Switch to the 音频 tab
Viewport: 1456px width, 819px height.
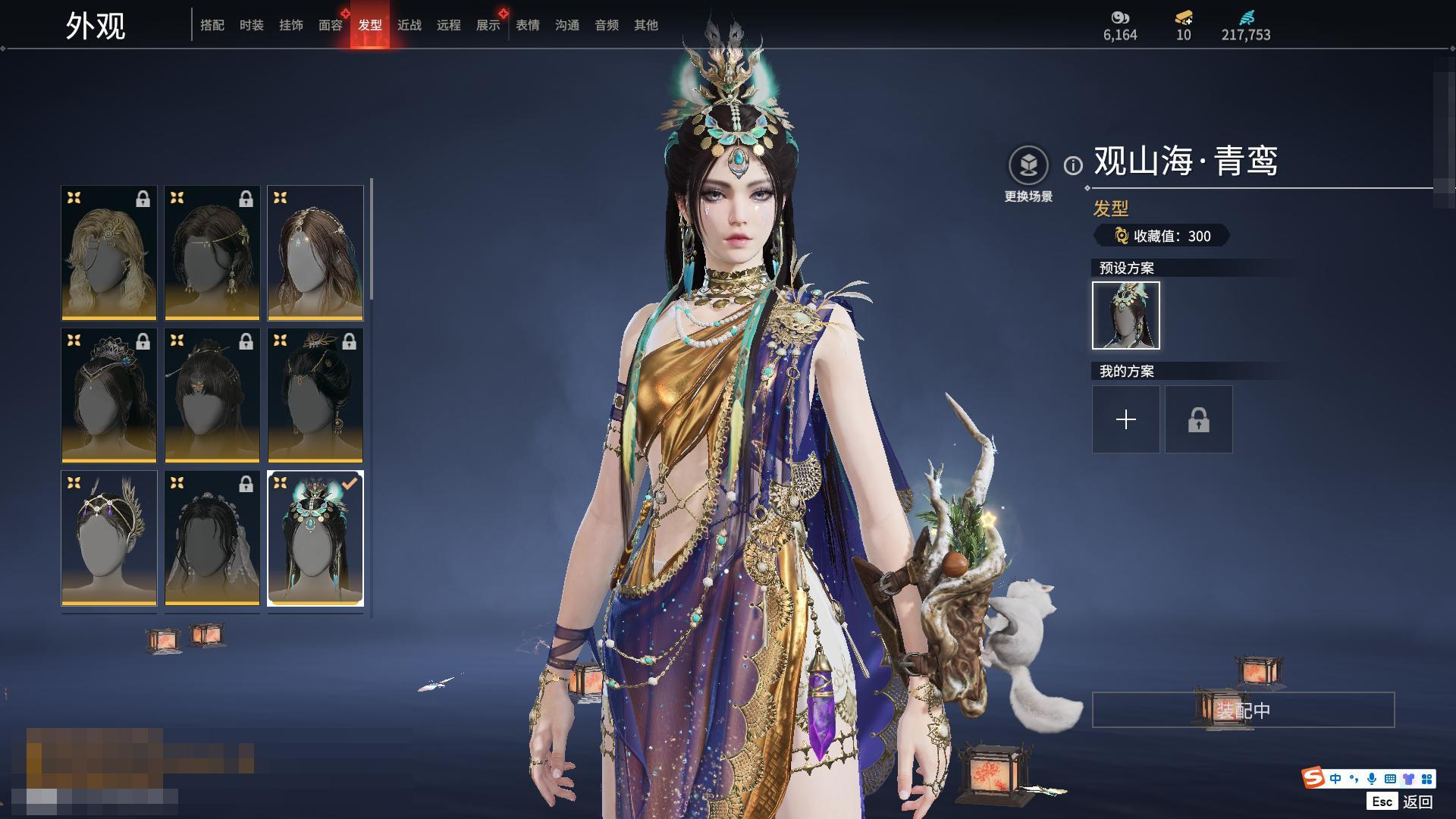click(x=607, y=25)
